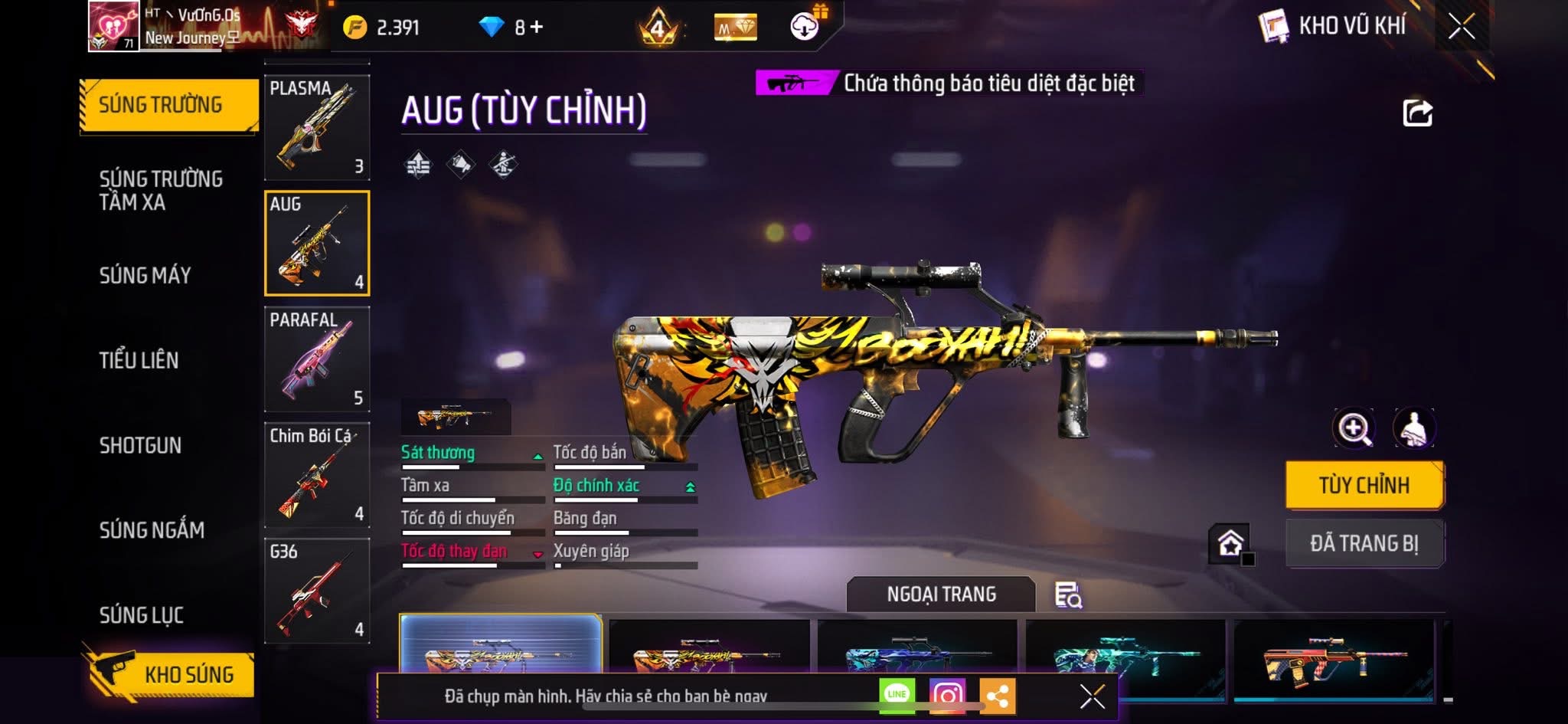Open the NGOẠI TRANG skins tab
Image resolution: width=1568 pixels, height=724 pixels.
pos(941,594)
